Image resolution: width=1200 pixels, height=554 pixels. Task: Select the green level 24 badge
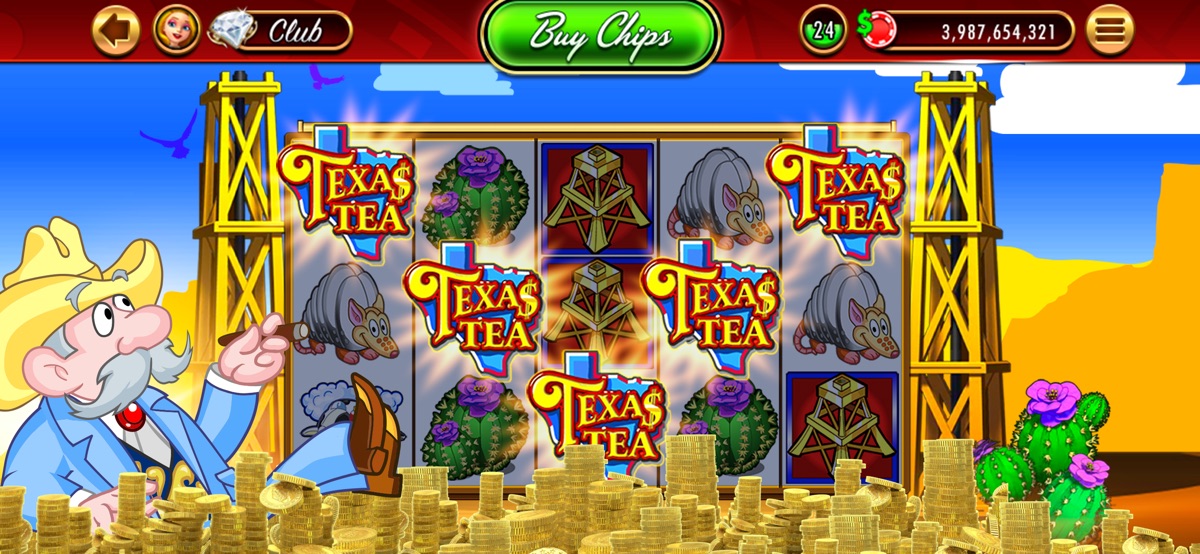click(823, 31)
